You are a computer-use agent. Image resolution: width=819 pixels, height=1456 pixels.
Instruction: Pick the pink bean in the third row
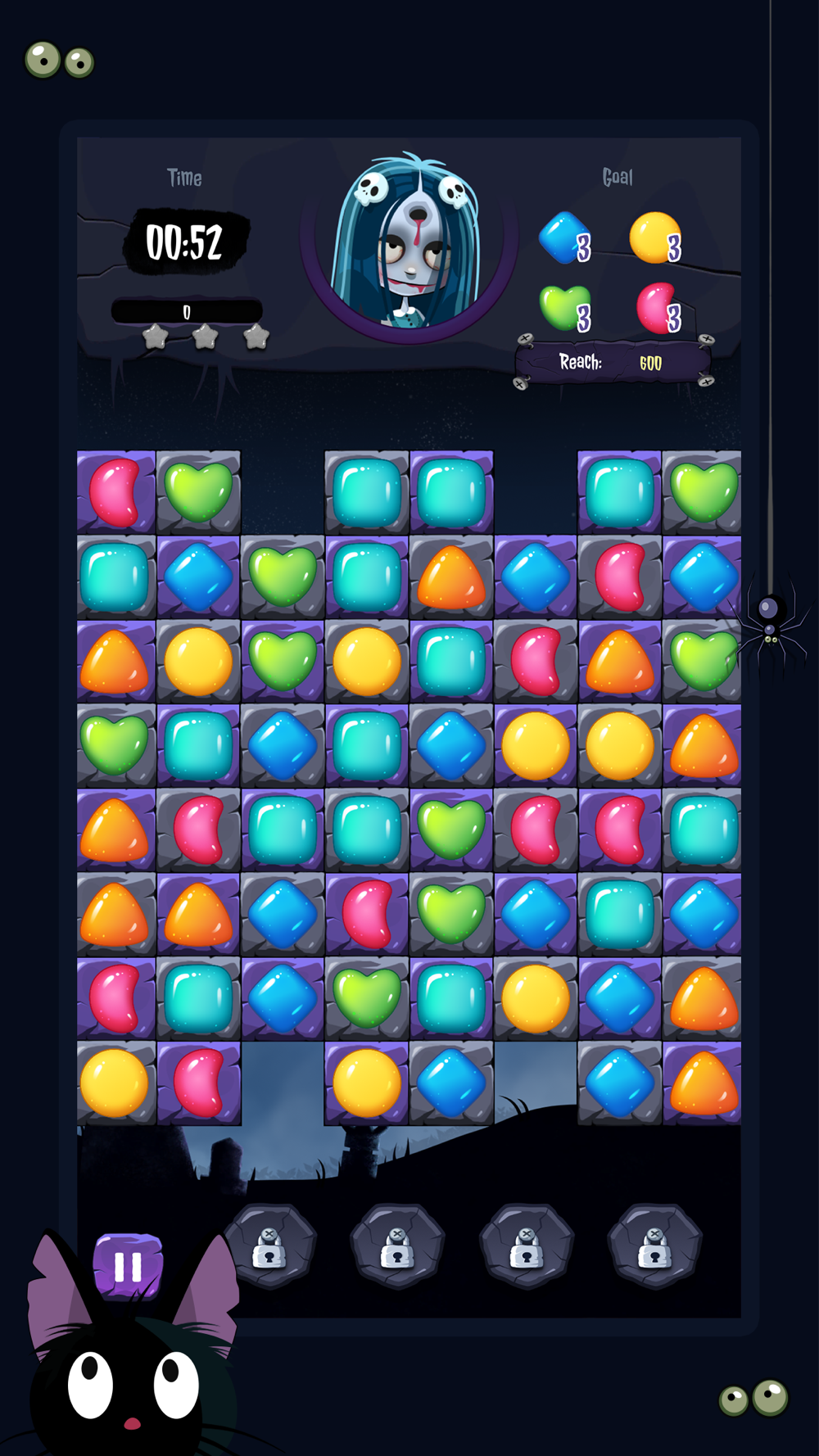(x=536, y=662)
